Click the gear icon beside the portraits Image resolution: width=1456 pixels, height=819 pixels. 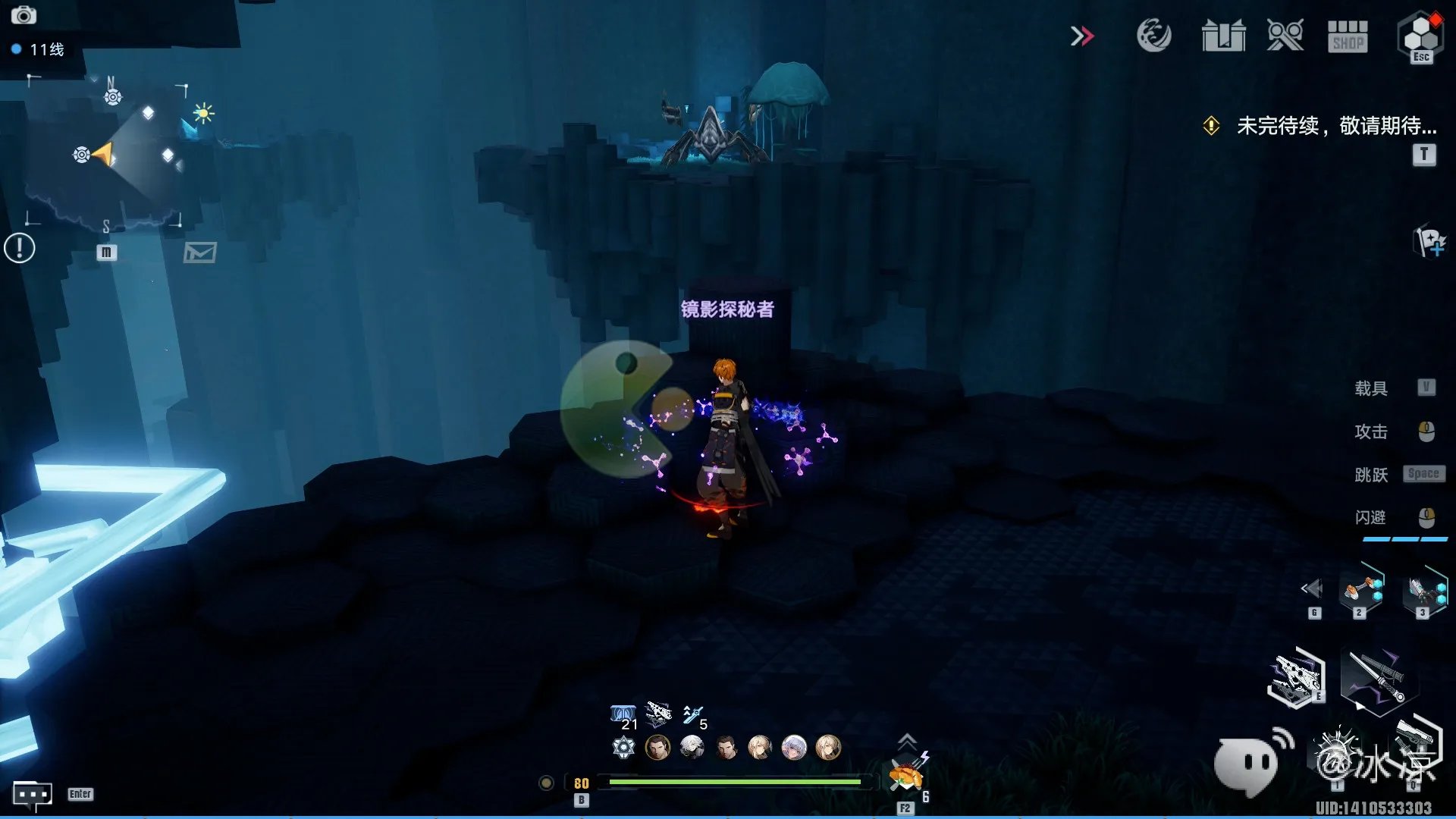coord(623,748)
